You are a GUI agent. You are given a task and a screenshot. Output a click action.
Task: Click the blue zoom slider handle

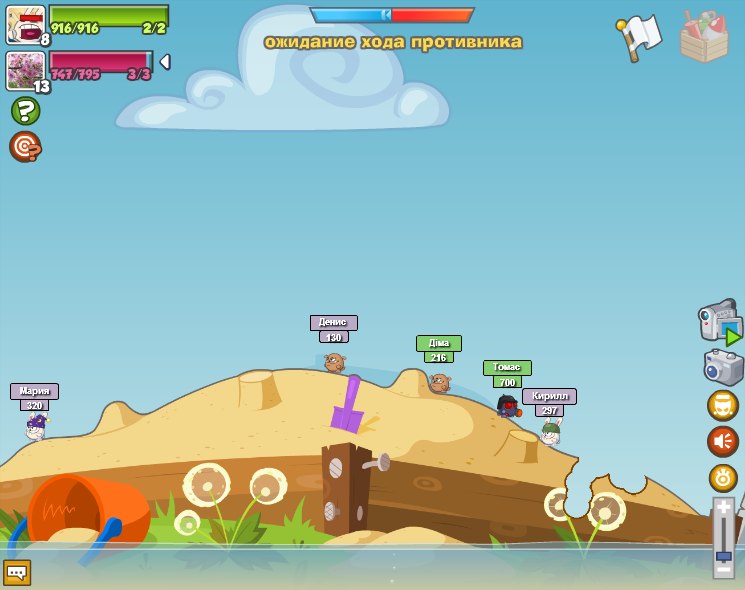click(x=723, y=555)
